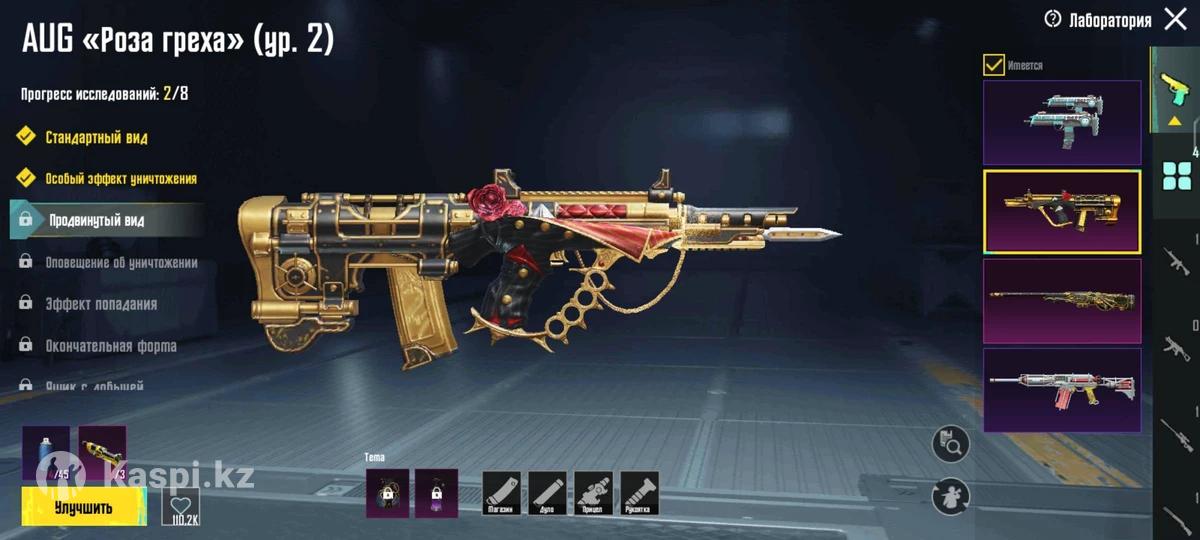
Task: Show the locked Эффект попадания stage
Action: coord(100,304)
